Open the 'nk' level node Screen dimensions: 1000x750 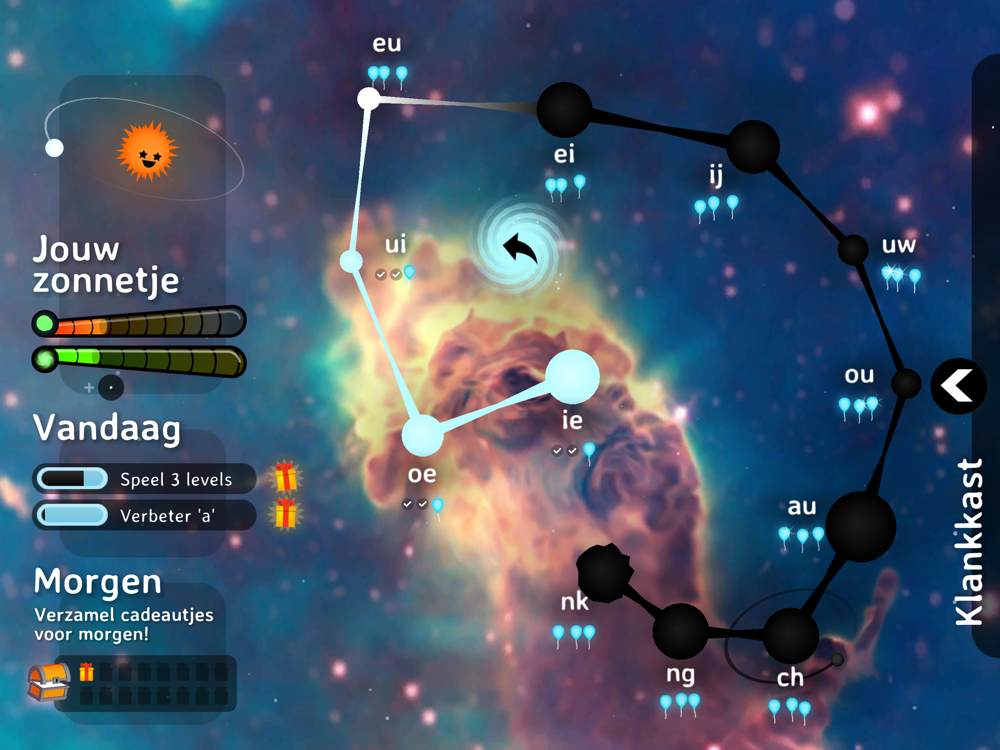[x=605, y=570]
